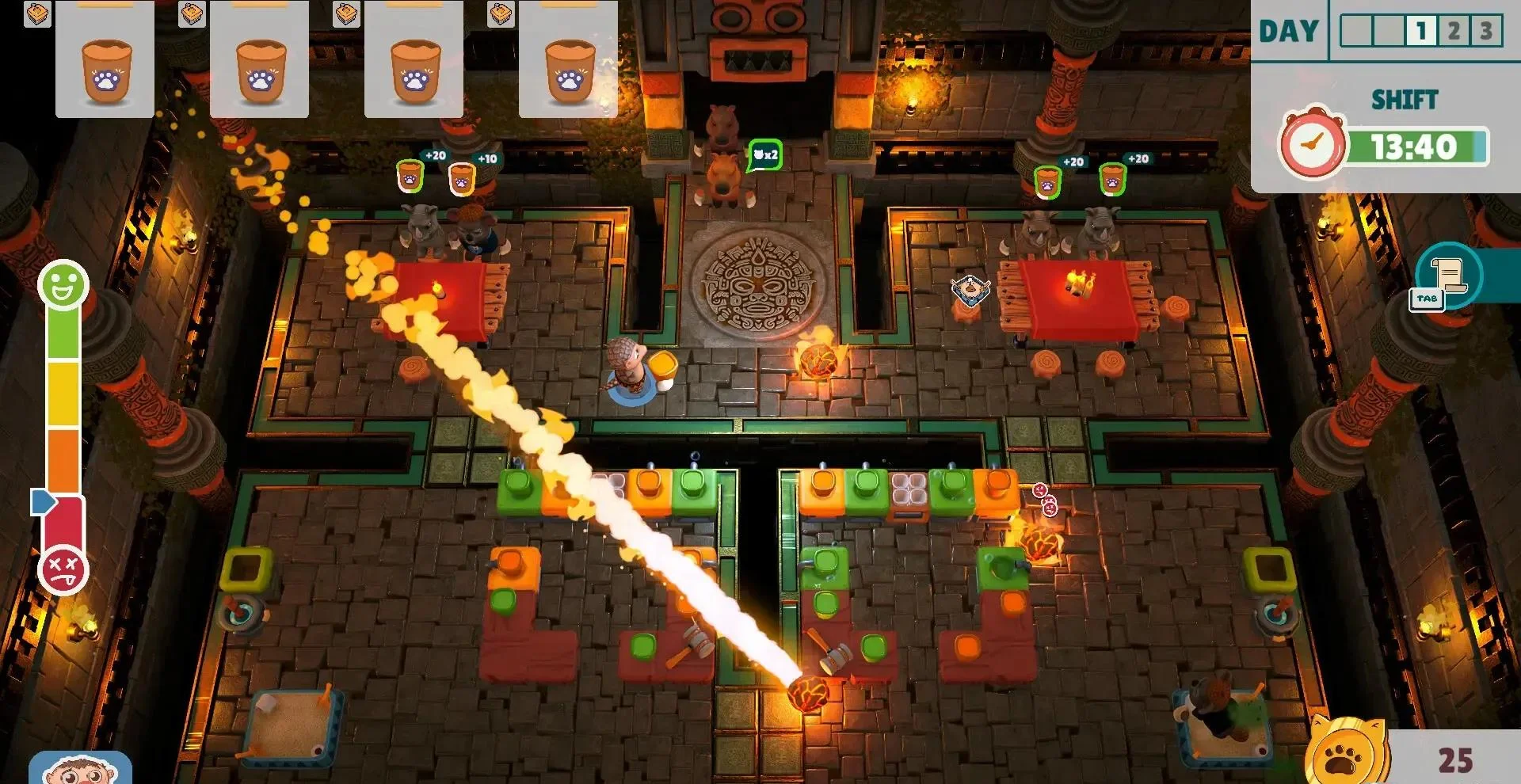Open the recipe scroll panel
Viewport: 1521px width, 784px height.
pyautogui.click(x=1449, y=275)
